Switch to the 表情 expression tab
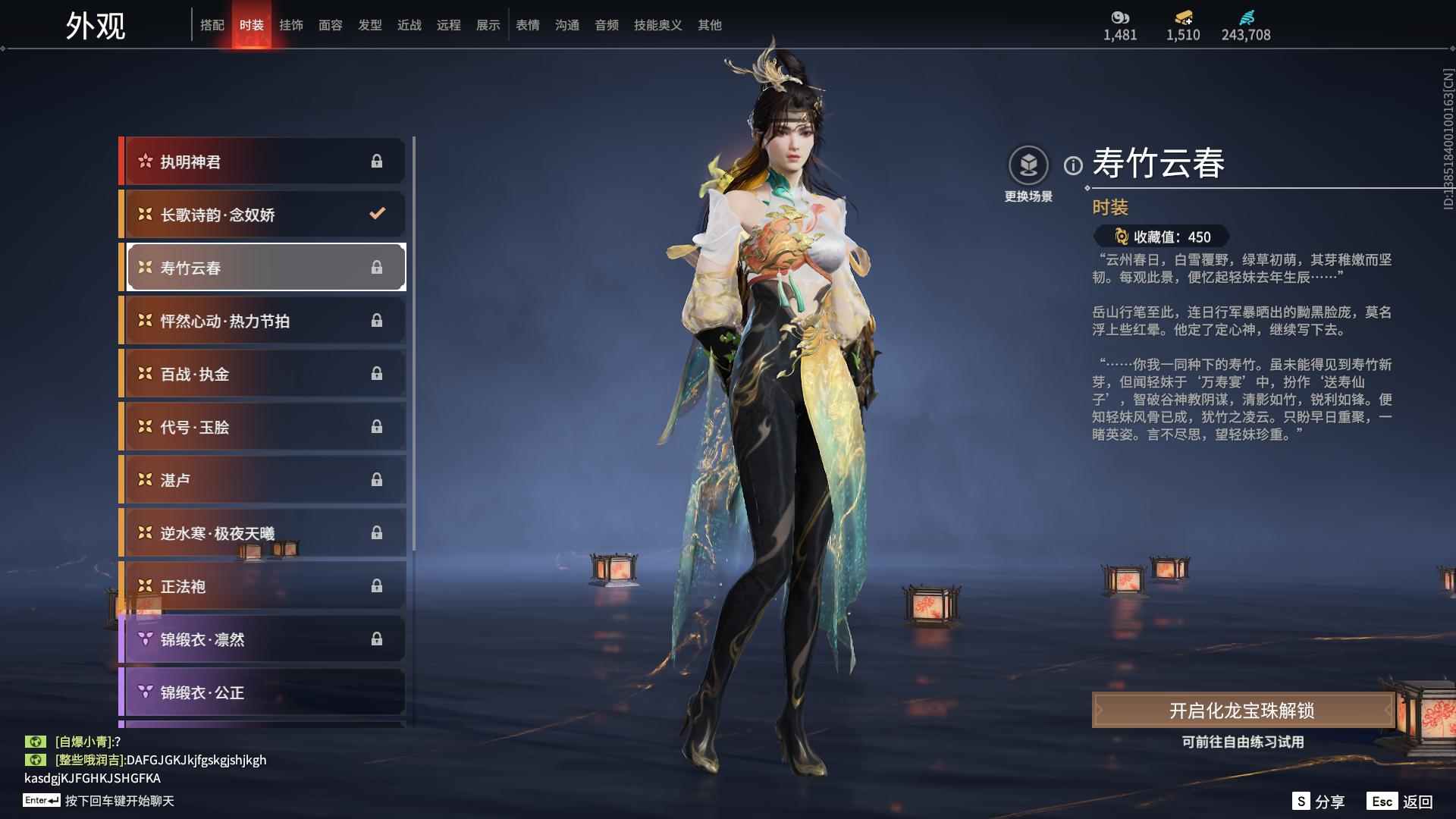Screen dimensions: 1456x819 [x=527, y=24]
